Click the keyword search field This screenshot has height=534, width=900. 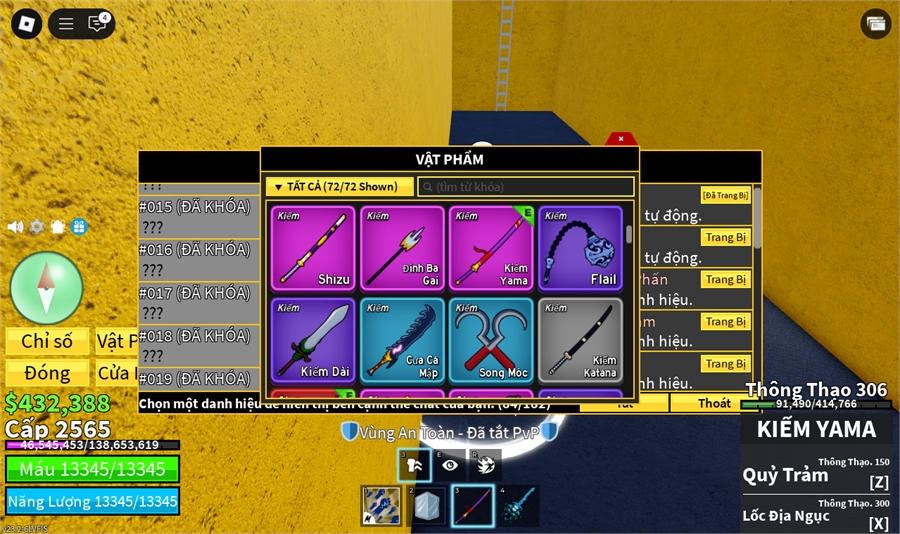[526, 187]
